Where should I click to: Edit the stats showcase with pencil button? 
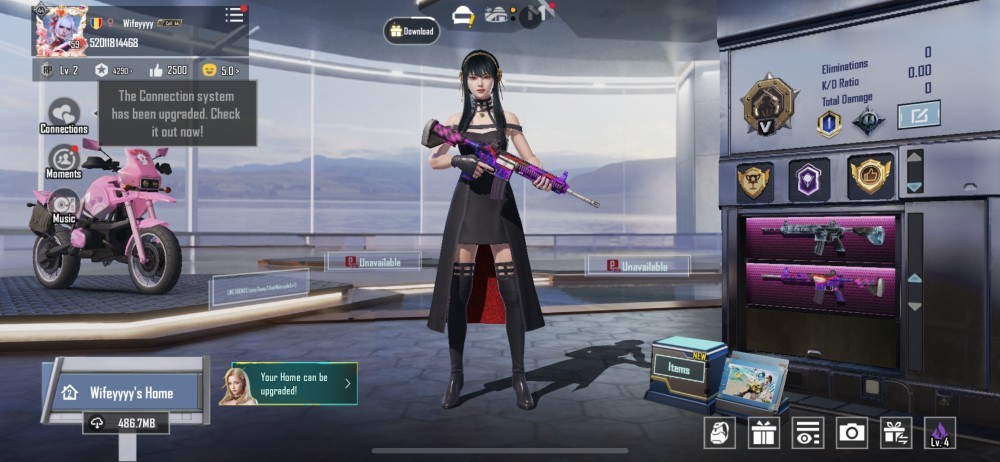[x=917, y=115]
